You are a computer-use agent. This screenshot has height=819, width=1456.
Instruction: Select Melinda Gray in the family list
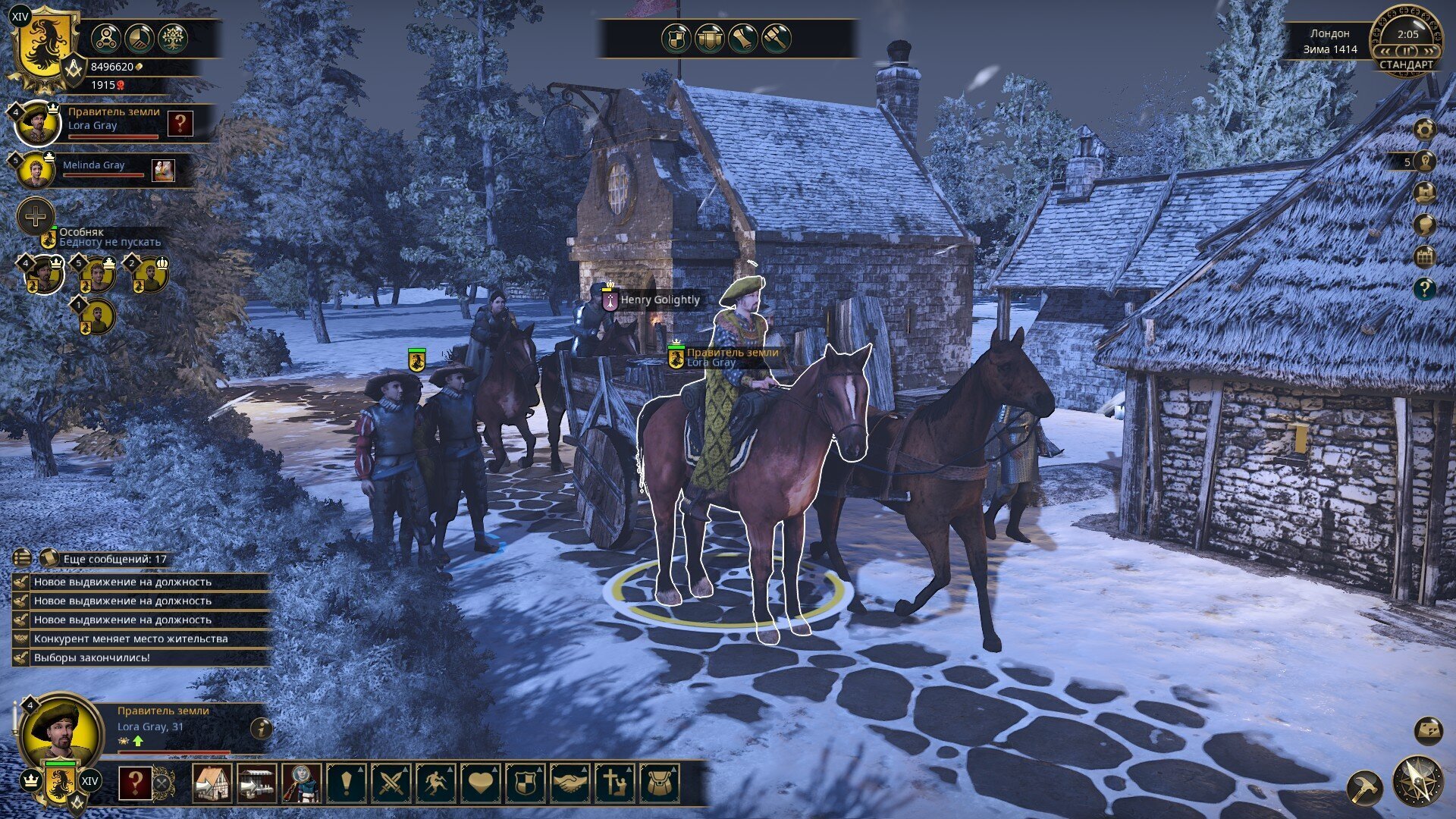tap(93, 165)
